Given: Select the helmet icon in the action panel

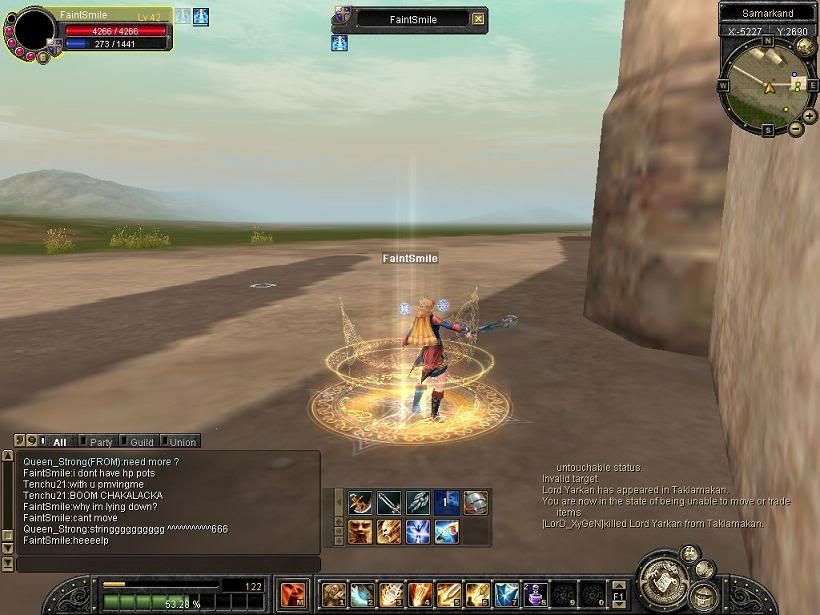Looking at the screenshot, I should (476, 503).
